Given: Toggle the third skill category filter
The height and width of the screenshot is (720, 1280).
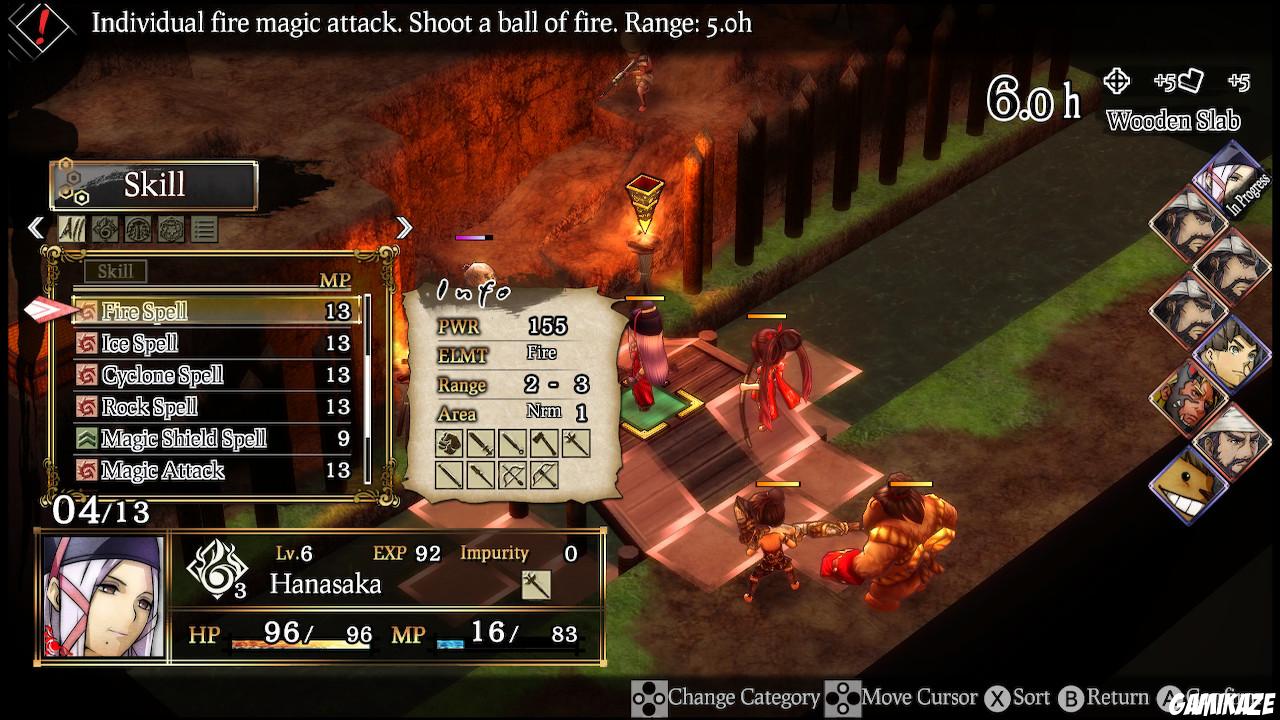Looking at the screenshot, I should coord(138,229).
